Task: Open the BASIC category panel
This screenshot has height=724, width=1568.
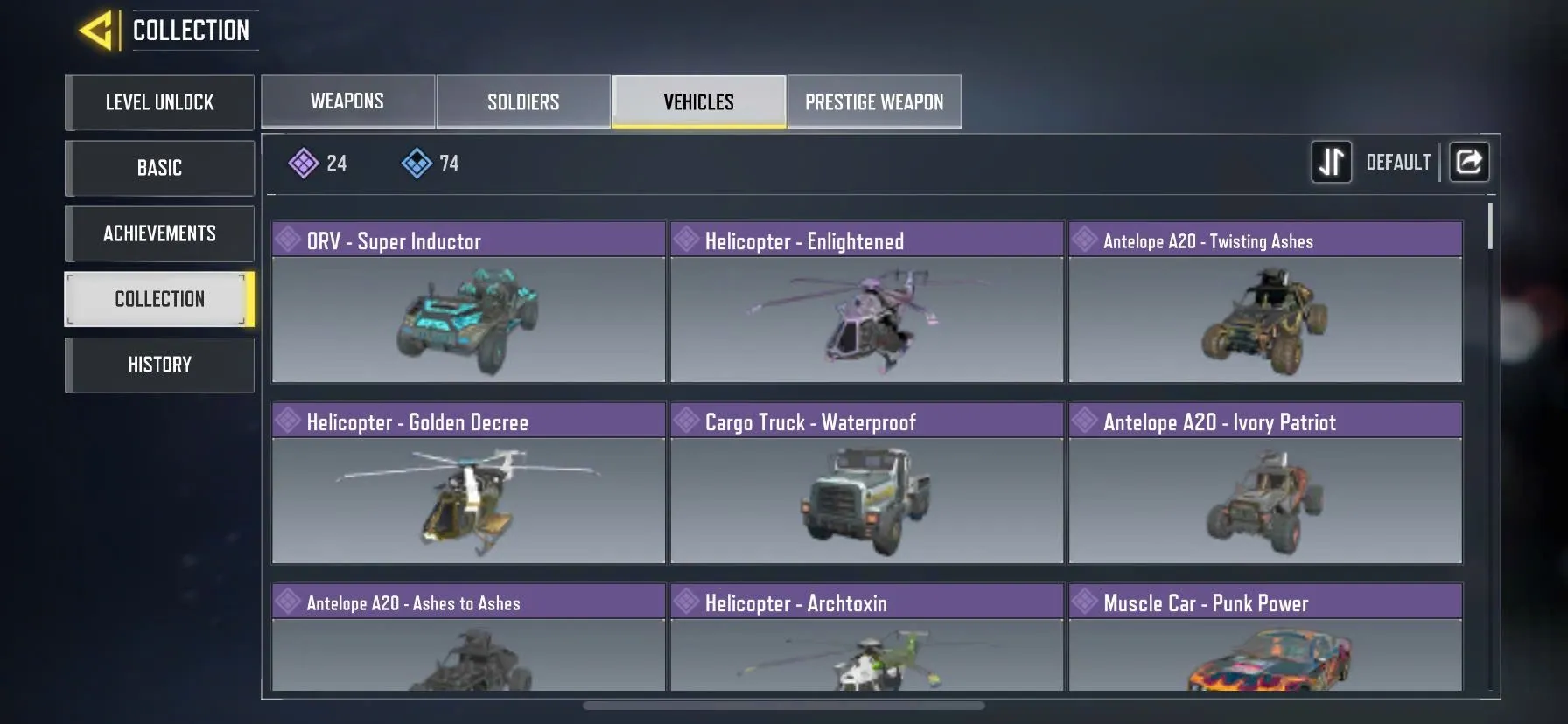Action: coord(158,168)
